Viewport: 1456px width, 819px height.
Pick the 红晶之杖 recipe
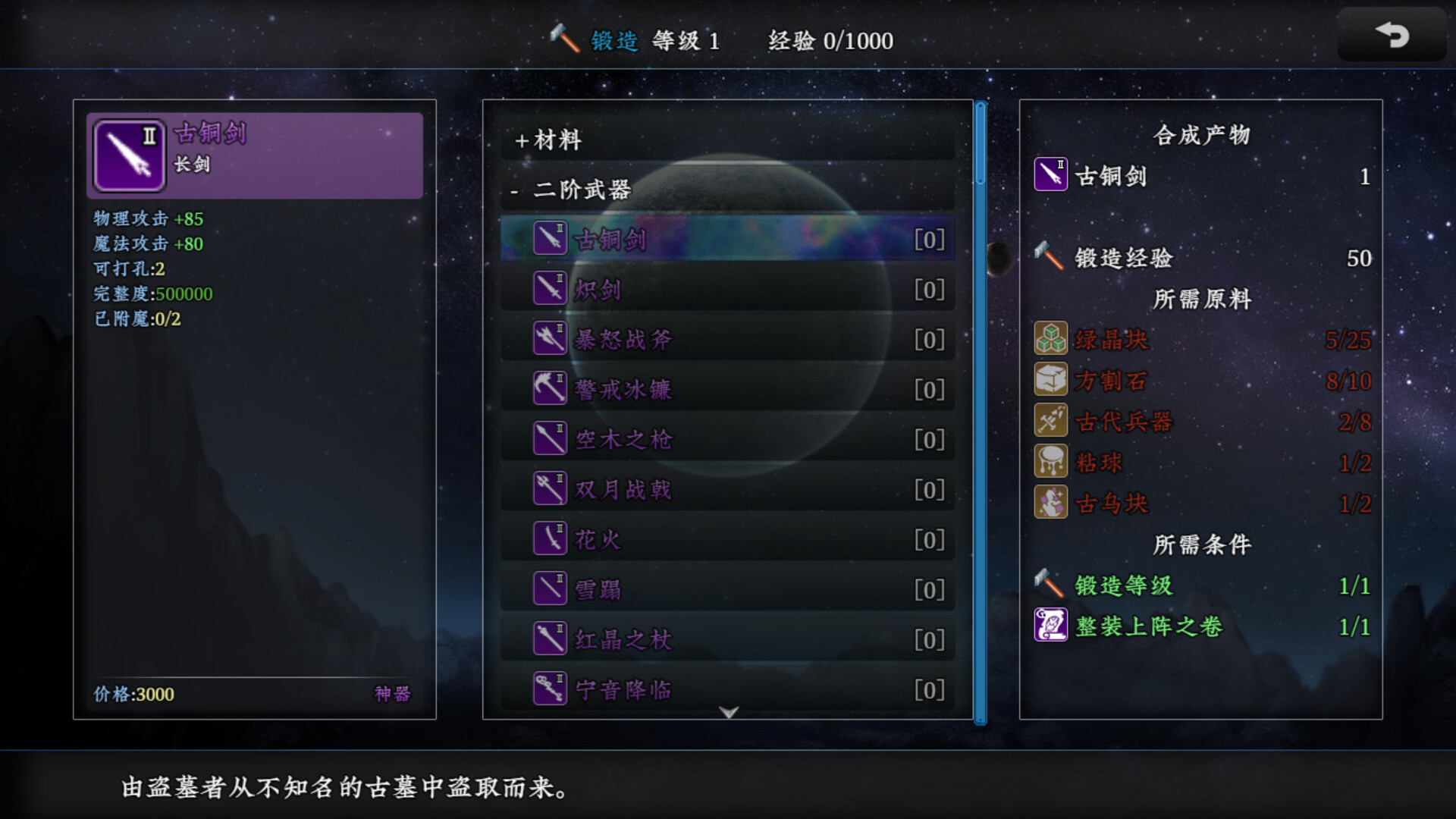(x=726, y=640)
